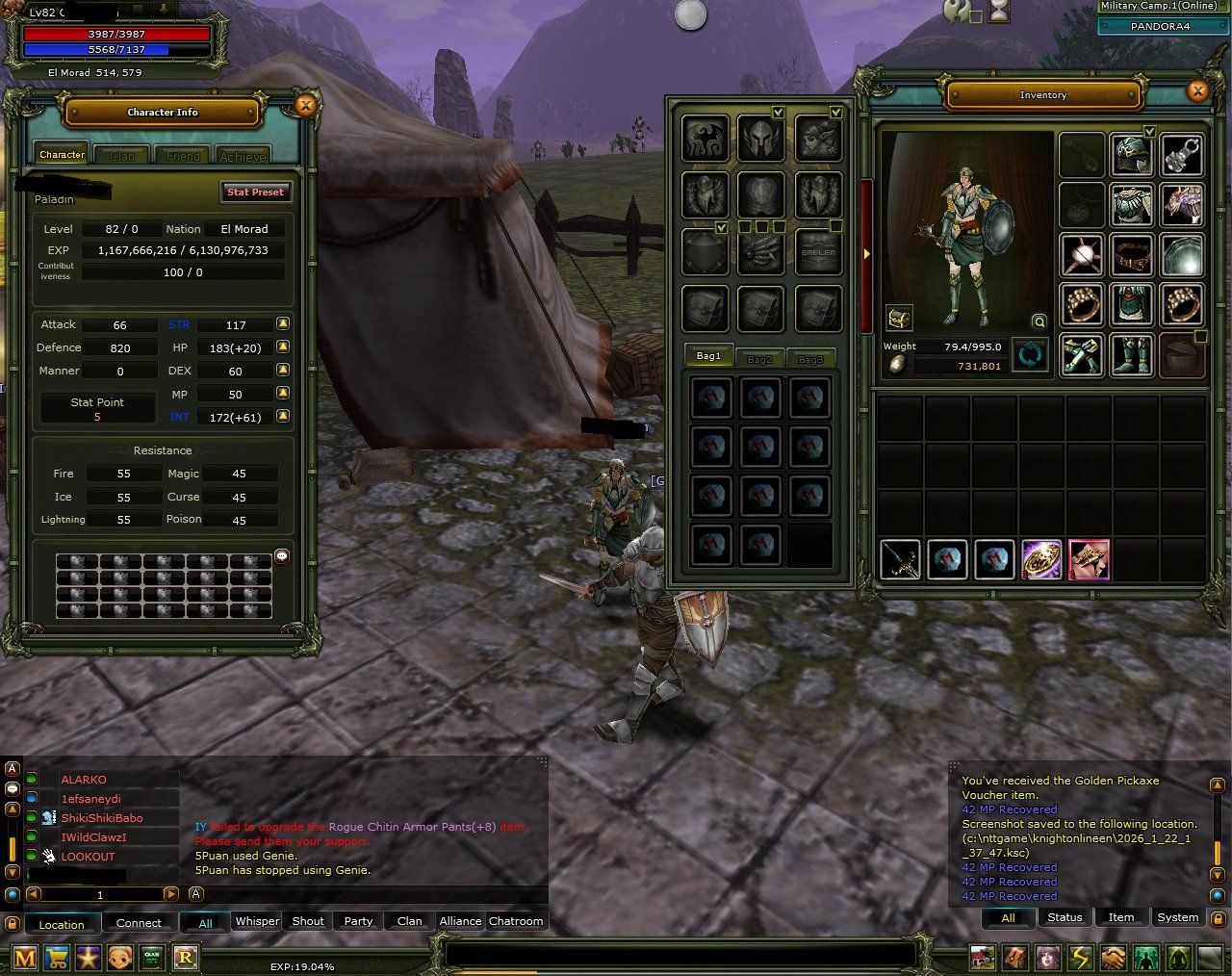
Task: Click the handshake trade icon bottom right
Action: pyautogui.click(x=1112, y=957)
